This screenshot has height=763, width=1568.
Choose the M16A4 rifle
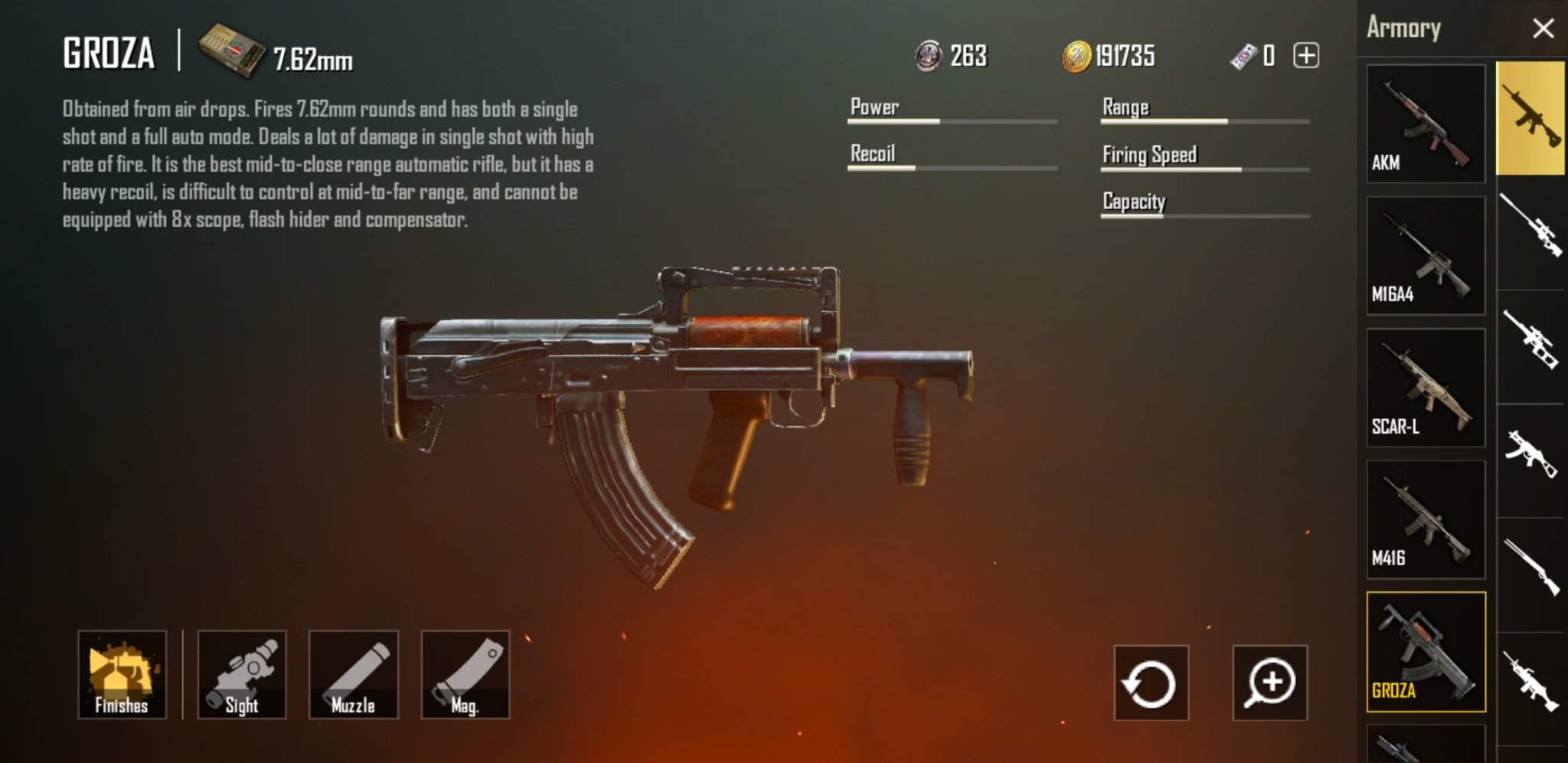click(x=1426, y=256)
